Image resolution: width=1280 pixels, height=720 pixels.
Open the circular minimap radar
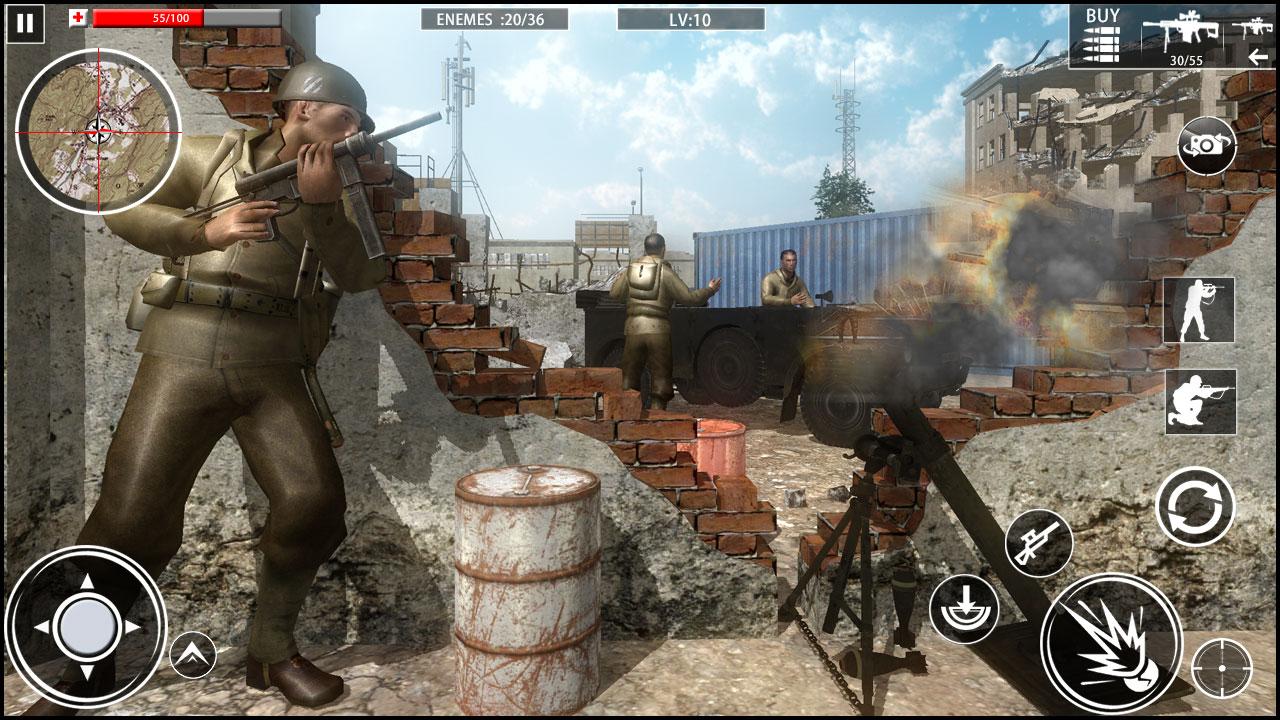98,130
